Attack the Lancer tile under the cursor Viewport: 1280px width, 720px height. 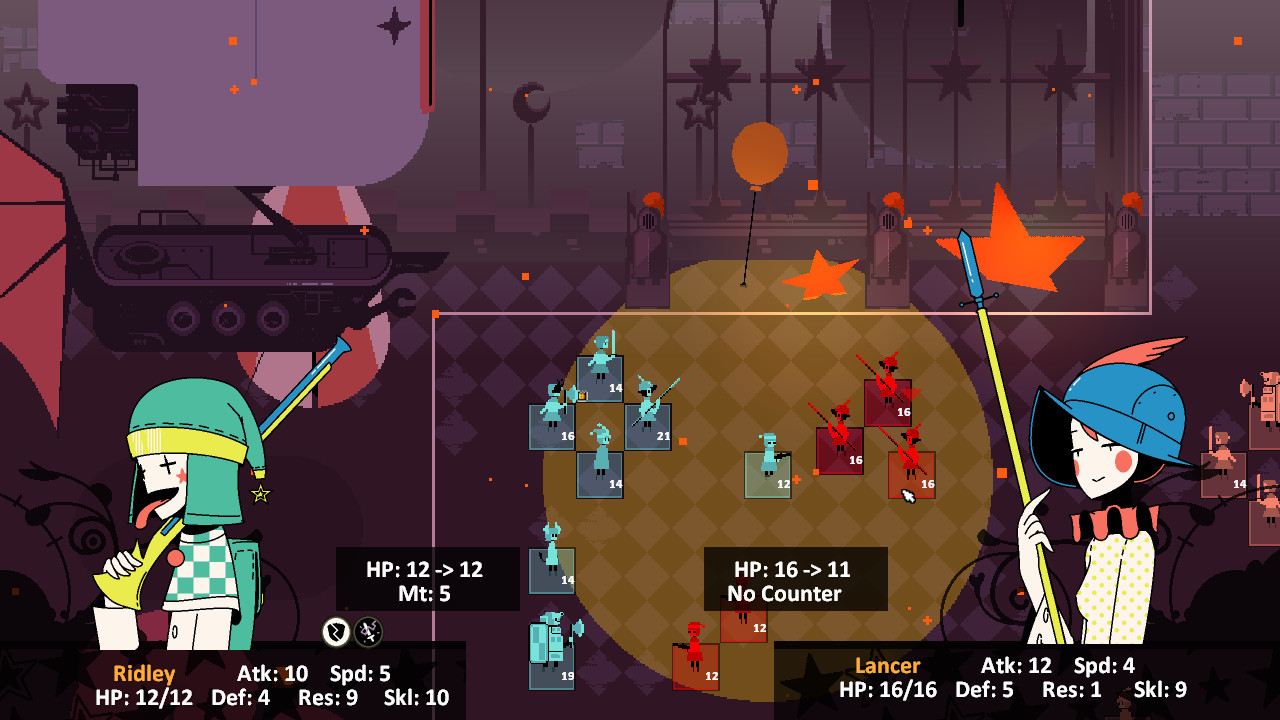click(911, 474)
